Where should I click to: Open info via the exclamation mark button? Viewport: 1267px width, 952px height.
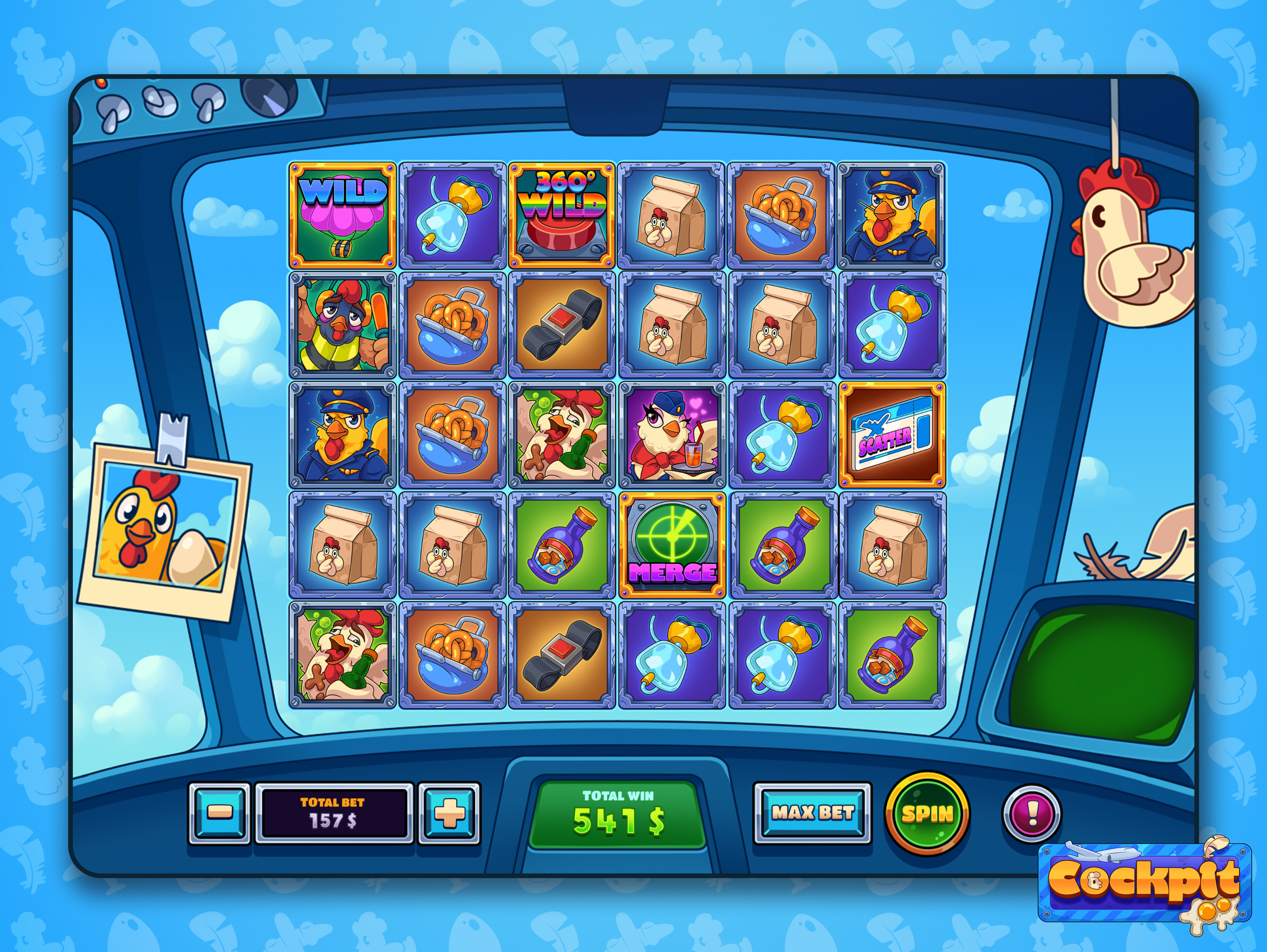pyautogui.click(x=1032, y=813)
